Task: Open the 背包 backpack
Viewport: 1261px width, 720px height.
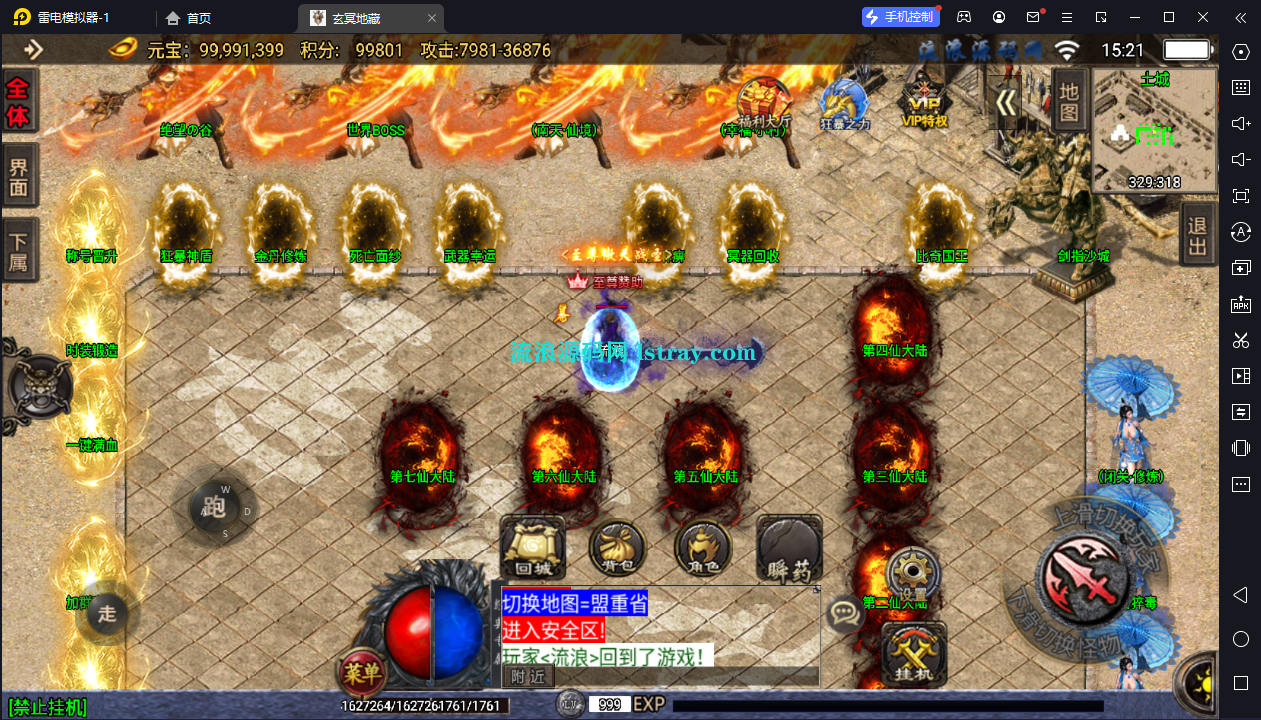Action: pos(617,549)
